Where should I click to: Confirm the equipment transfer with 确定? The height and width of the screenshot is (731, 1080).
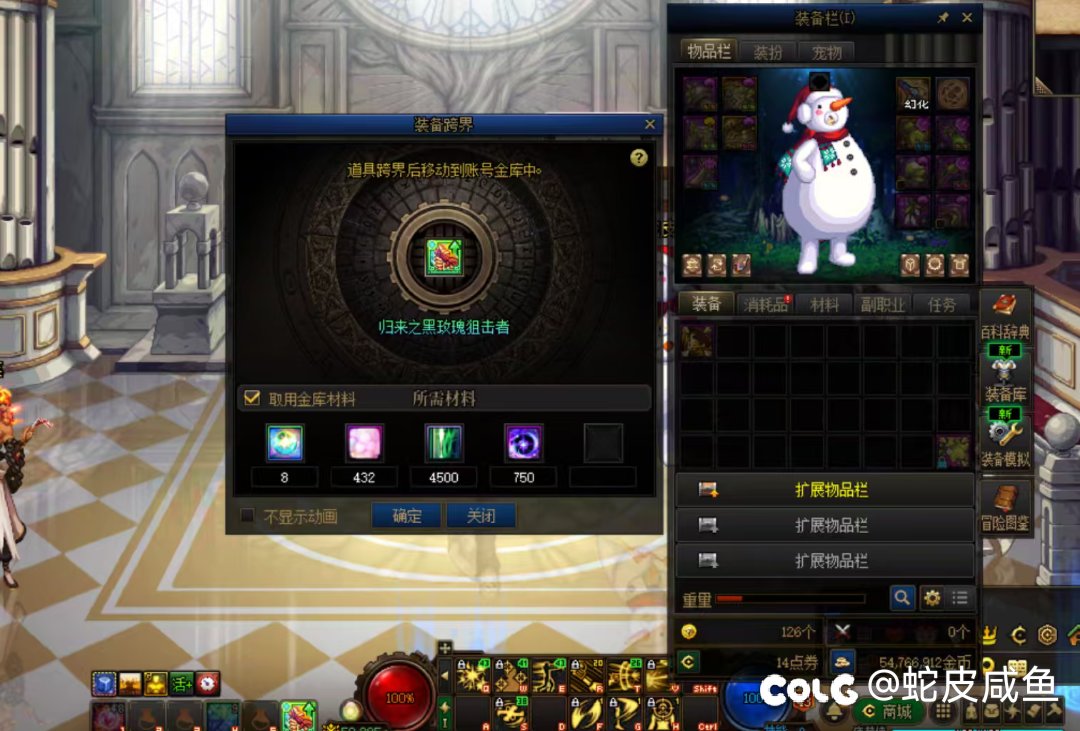pyautogui.click(x=407, y=516)
